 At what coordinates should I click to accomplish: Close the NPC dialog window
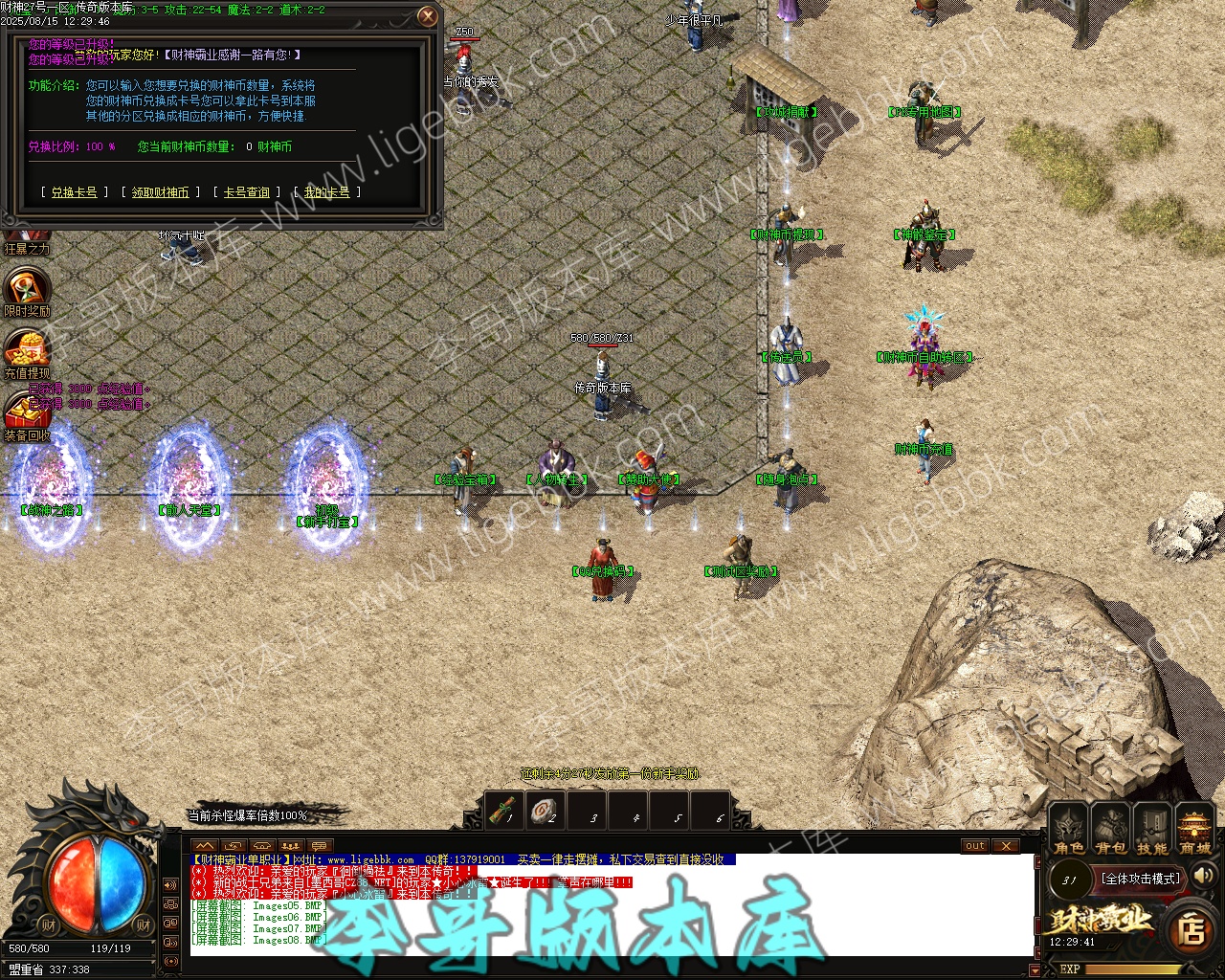[x=428, y=16]
